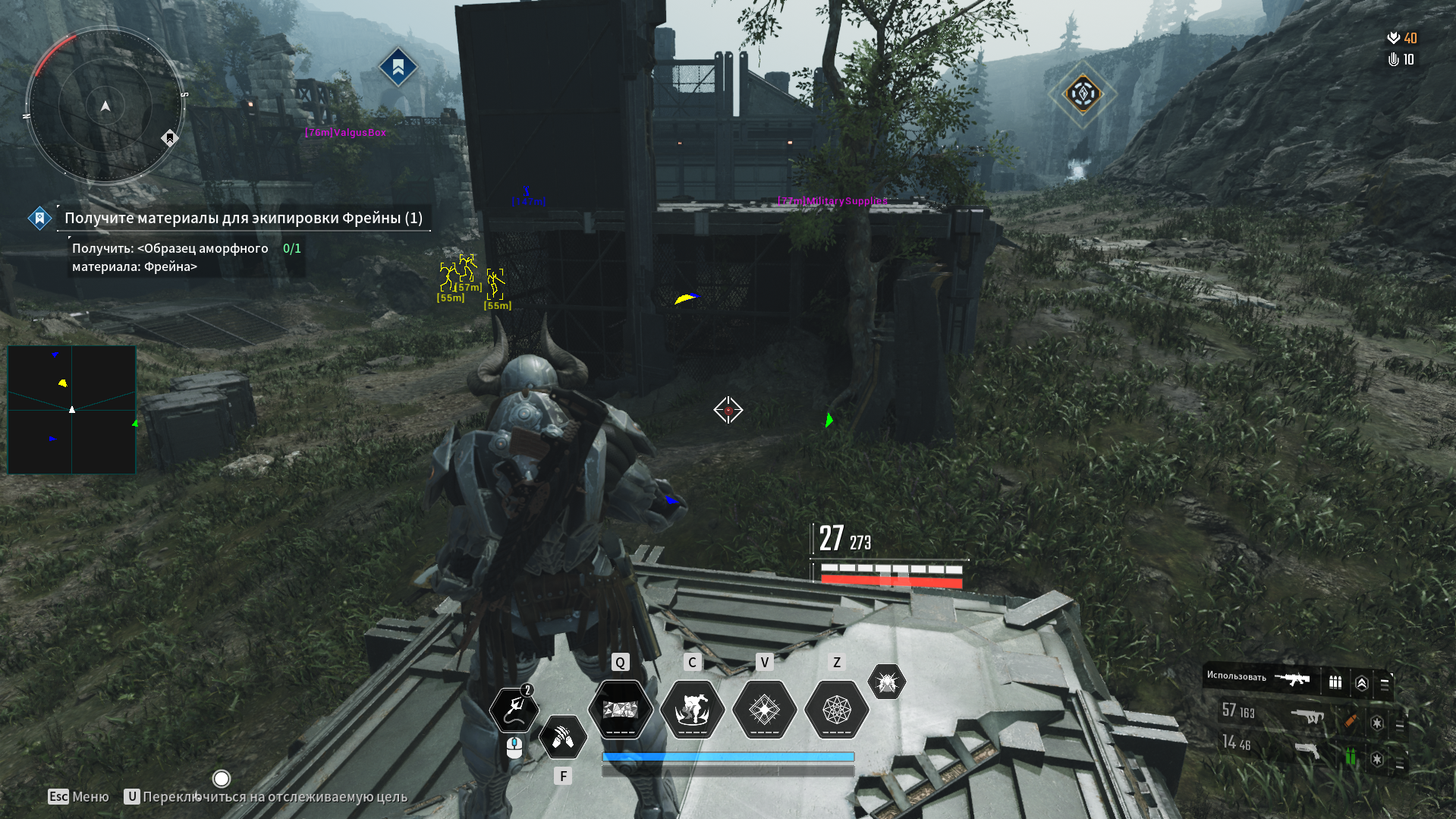Select the equipped assault rifle labeled Использовать
This screenshot has height=819, width=1456.
tap(1292, 679)
